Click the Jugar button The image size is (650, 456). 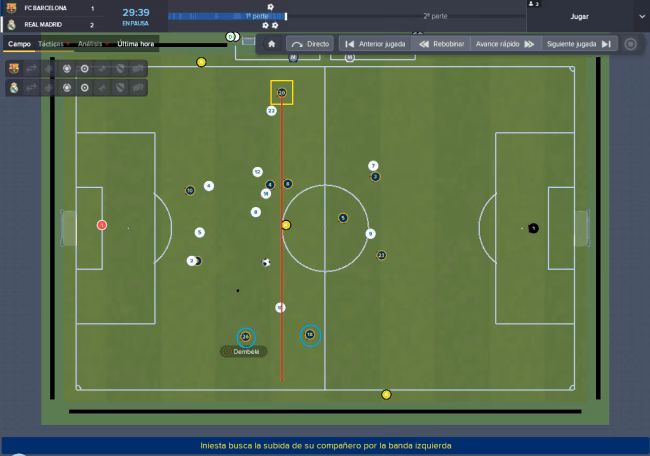coord(579,17)
